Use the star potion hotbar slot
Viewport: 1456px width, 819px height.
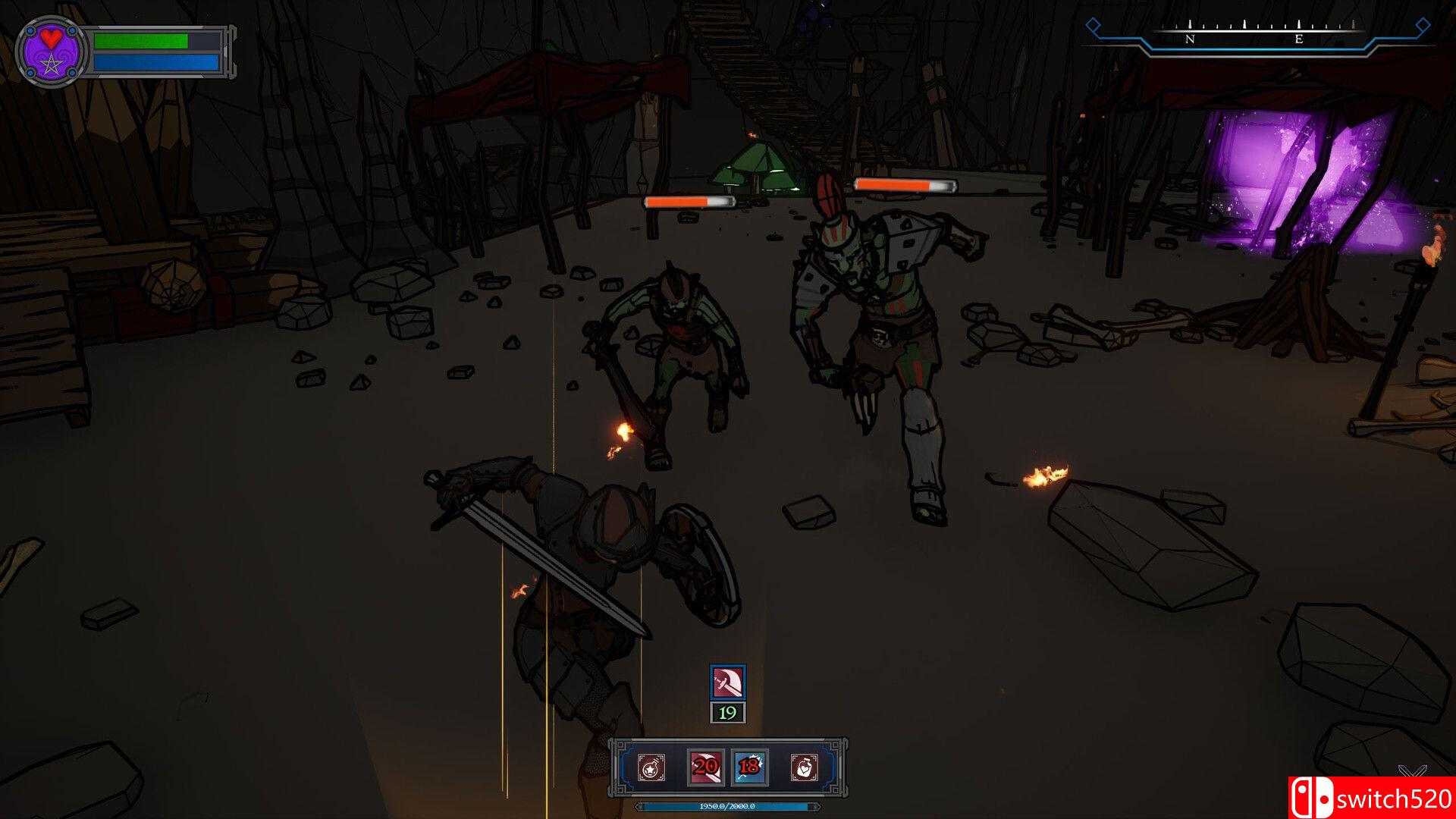pyautogui.click(x=650, y=767)
